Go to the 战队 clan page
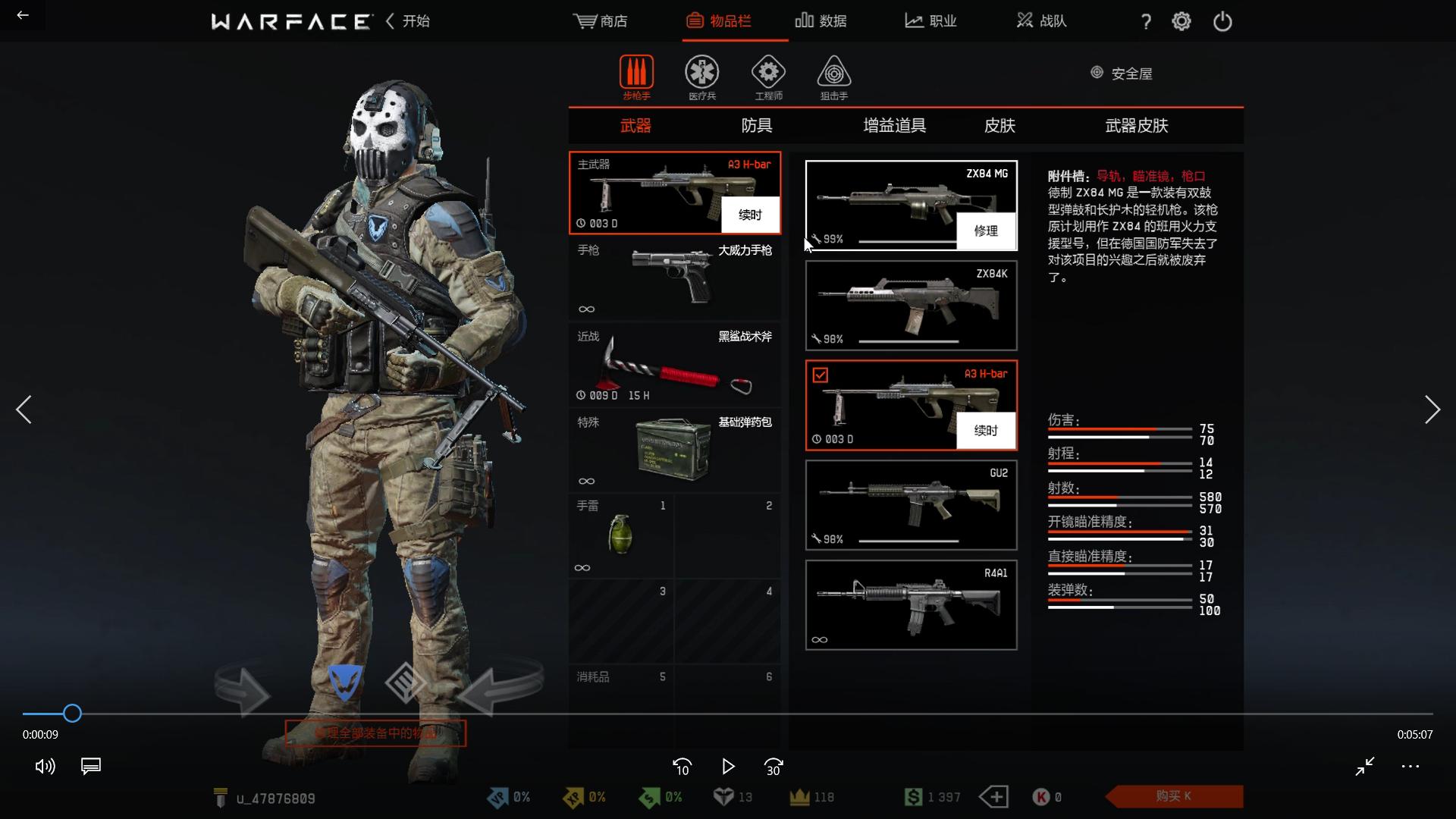This screenshot has height=819, width=1456. coord(1041,21)
